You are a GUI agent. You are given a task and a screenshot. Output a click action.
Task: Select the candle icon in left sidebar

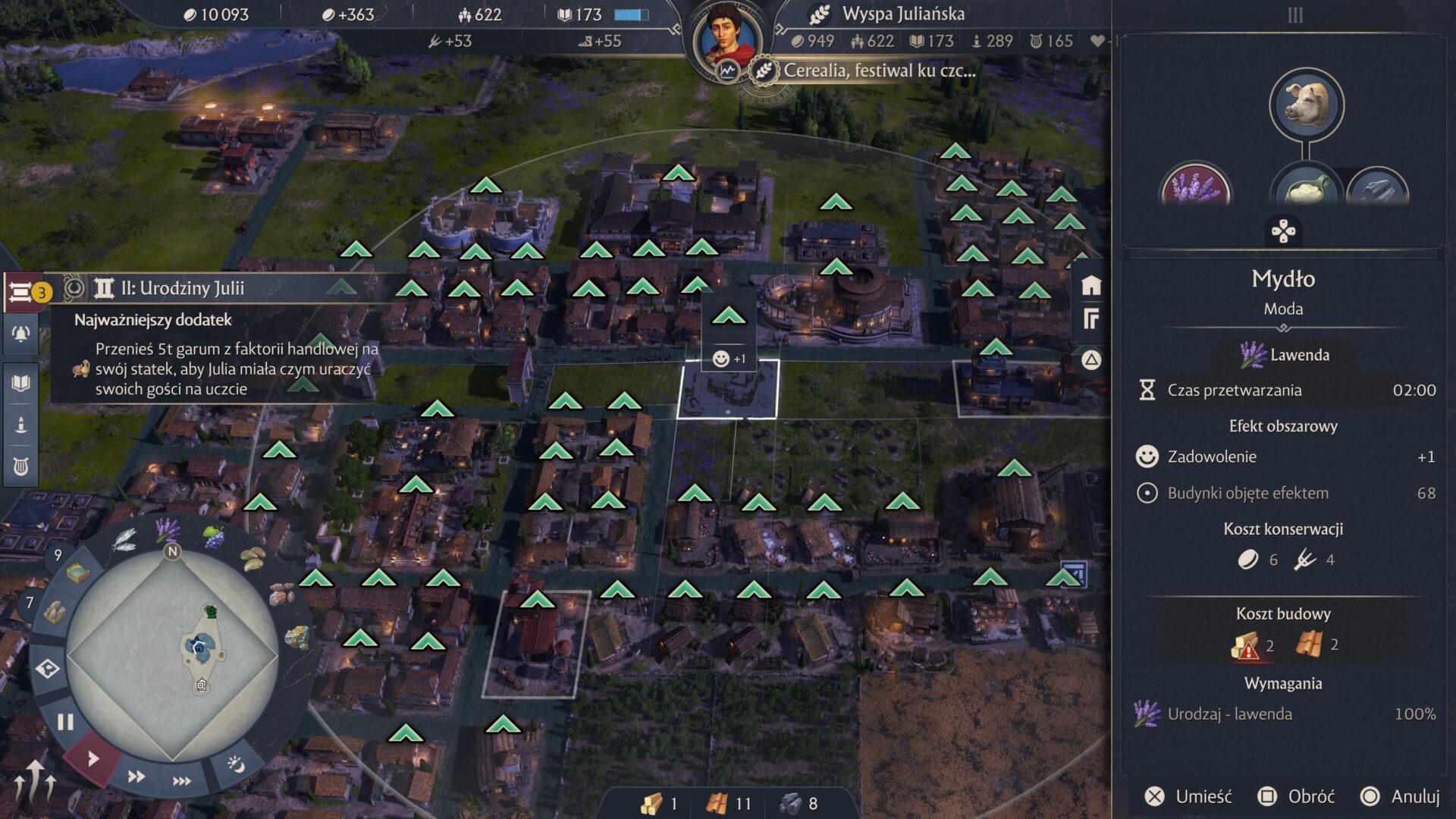20,425
